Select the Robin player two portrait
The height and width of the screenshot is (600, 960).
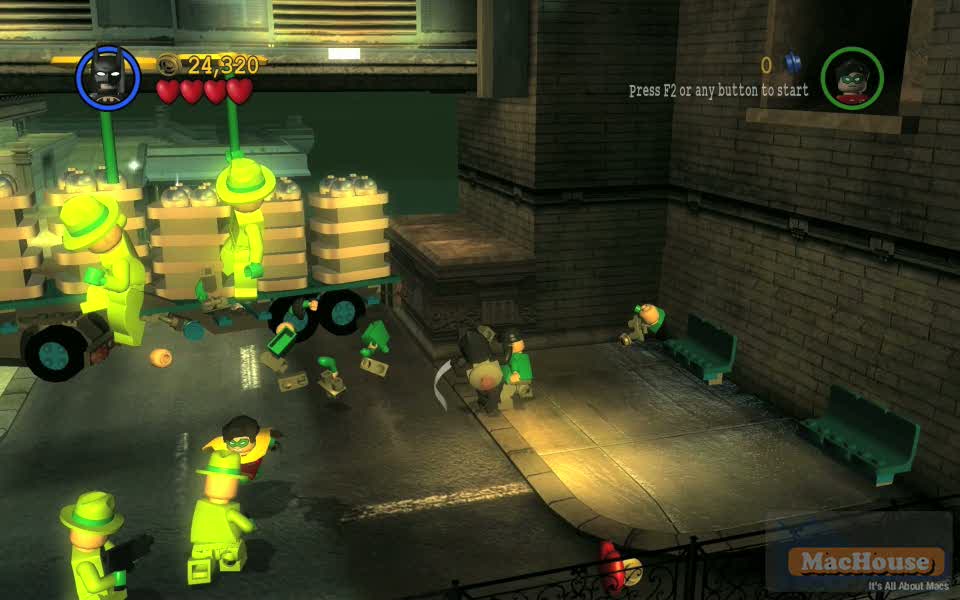[x=852, y=78]
